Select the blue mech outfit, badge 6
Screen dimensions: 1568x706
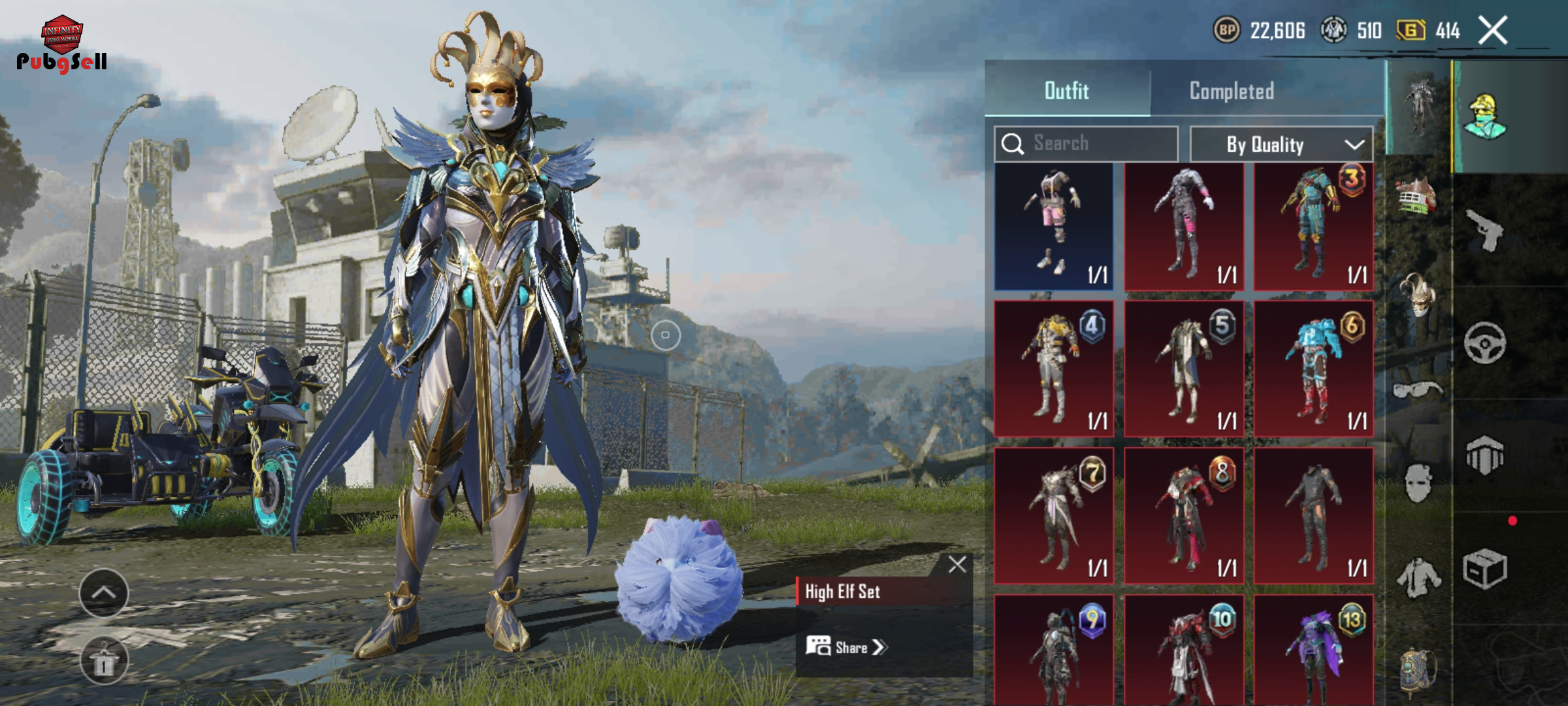coord(1313,369)
